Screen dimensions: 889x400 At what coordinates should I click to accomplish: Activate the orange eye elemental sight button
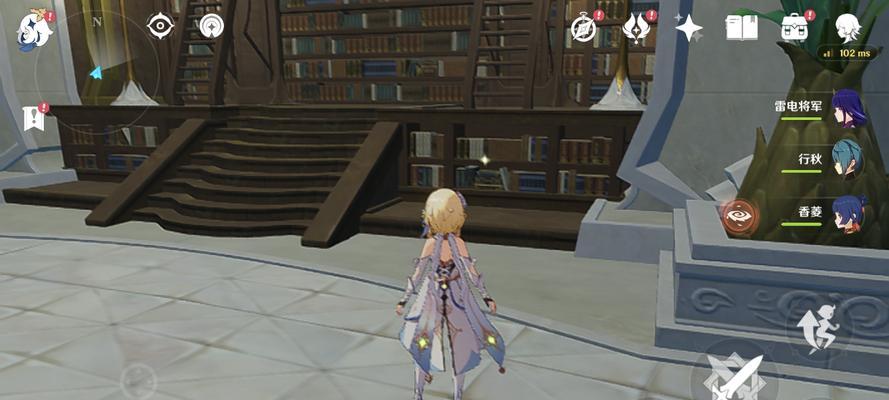tap(740, 213)
